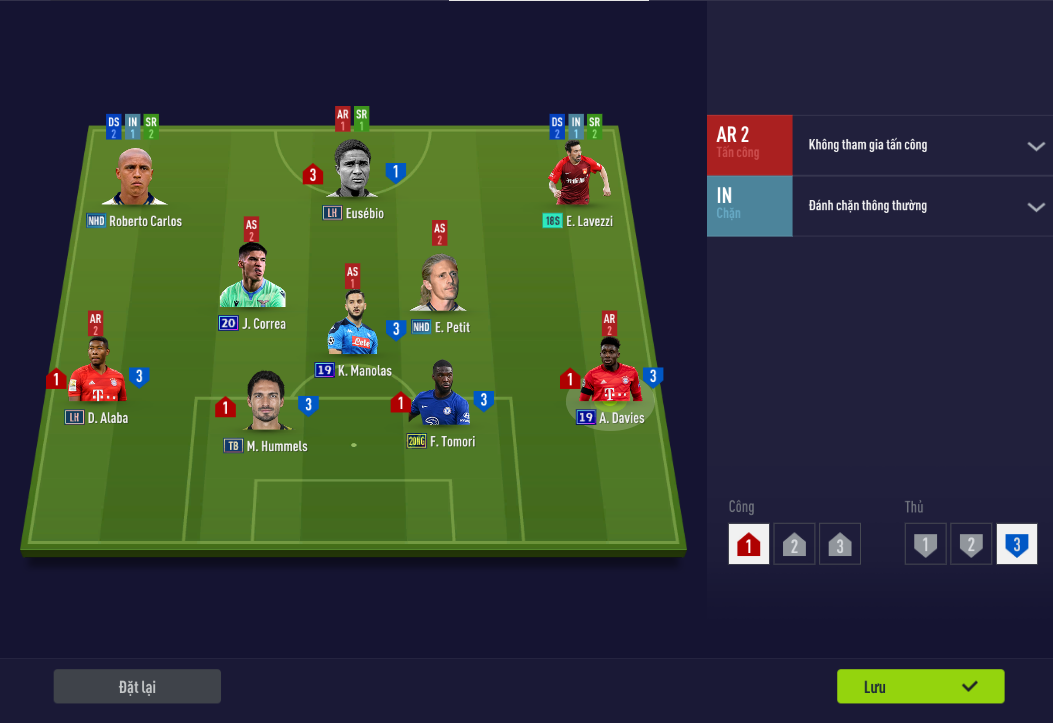Select E. Petit player portrait

click(439, 283)
